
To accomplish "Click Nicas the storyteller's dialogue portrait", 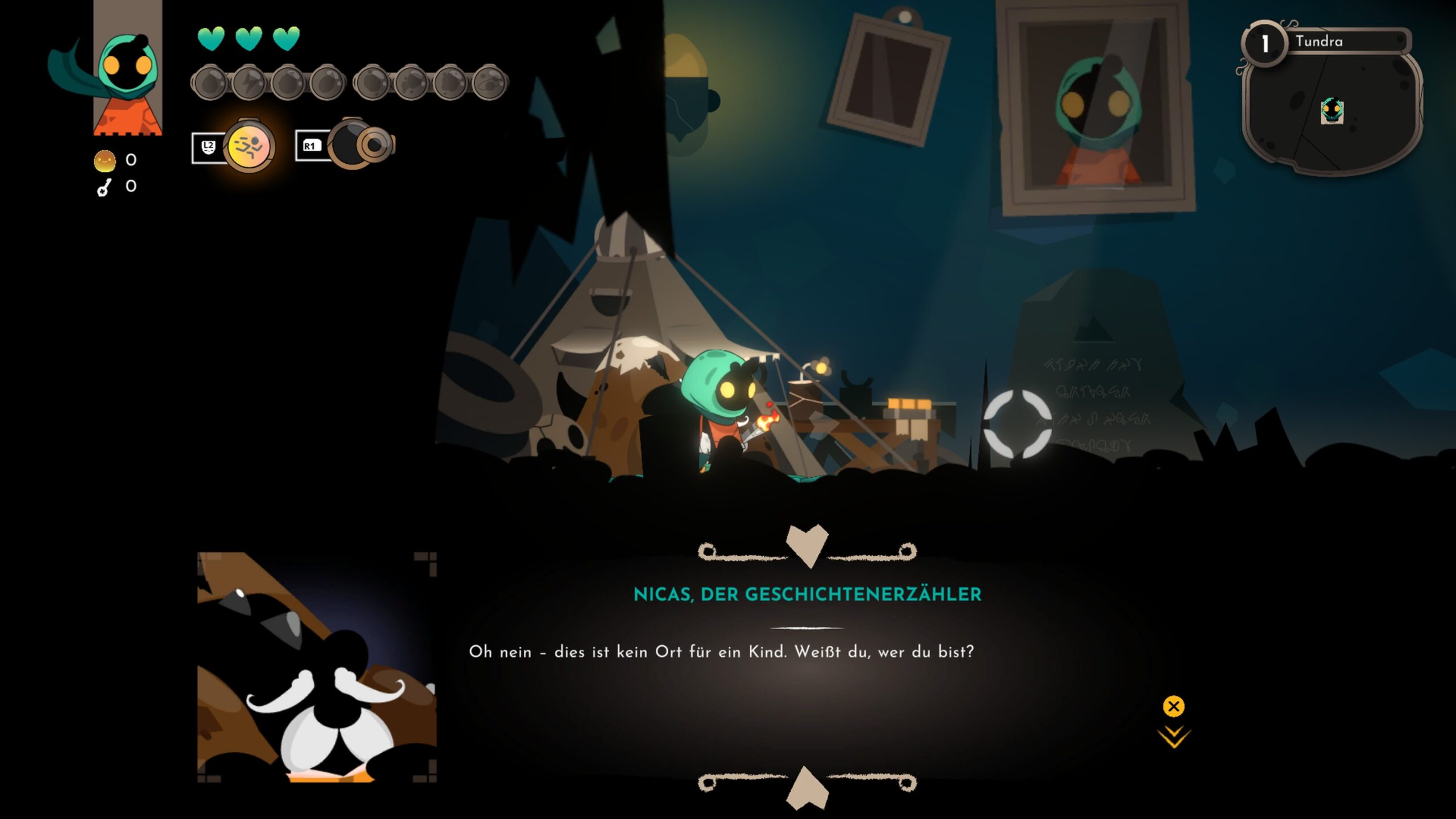I will pos(317,667).
